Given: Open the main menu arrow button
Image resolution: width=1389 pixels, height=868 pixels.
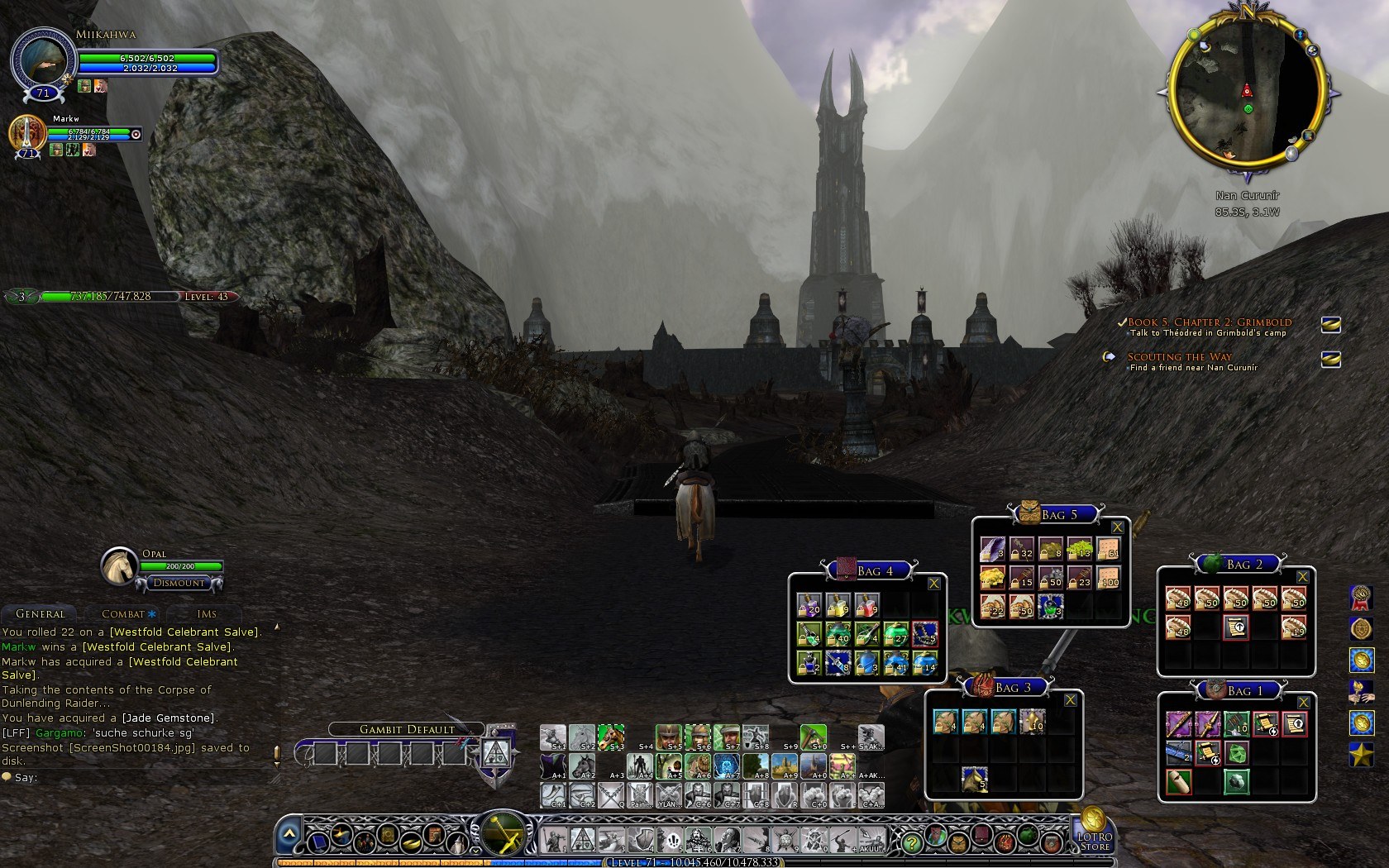Looking at the screenshot, I should coord(288,837).
